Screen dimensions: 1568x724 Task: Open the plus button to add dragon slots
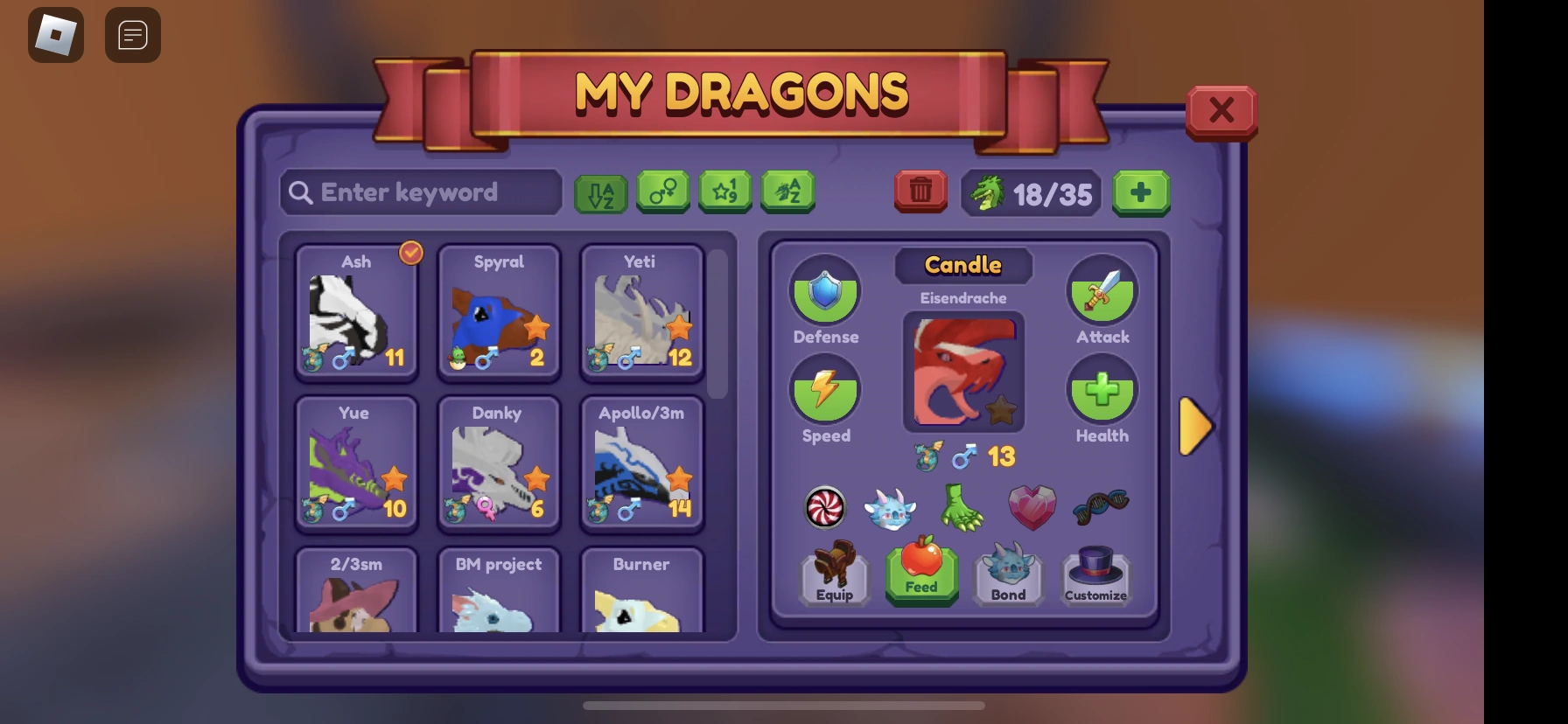tap(1141, 192)
